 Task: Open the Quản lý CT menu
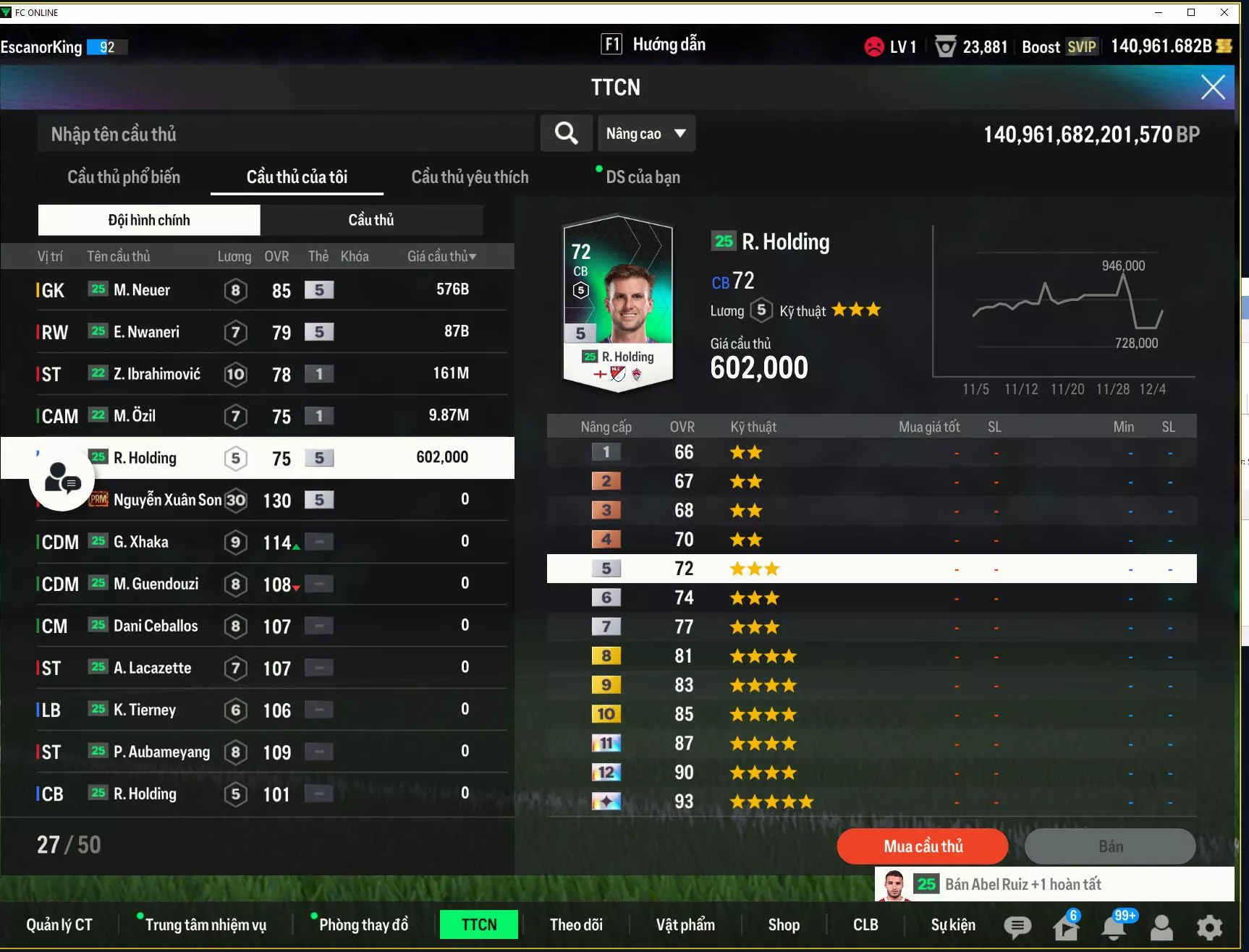[59, 925]
